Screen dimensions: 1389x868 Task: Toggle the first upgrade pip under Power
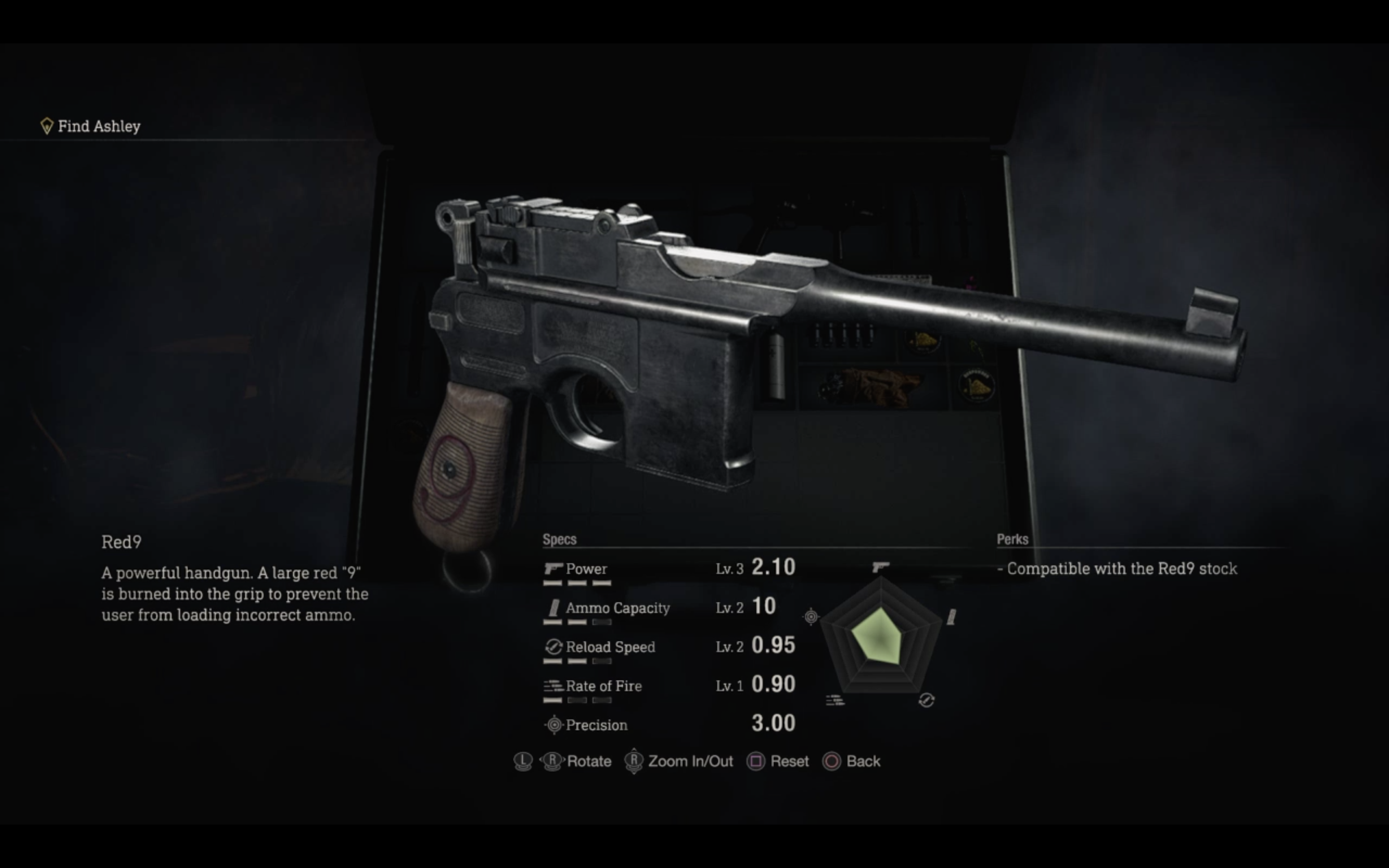coord(552,583)
